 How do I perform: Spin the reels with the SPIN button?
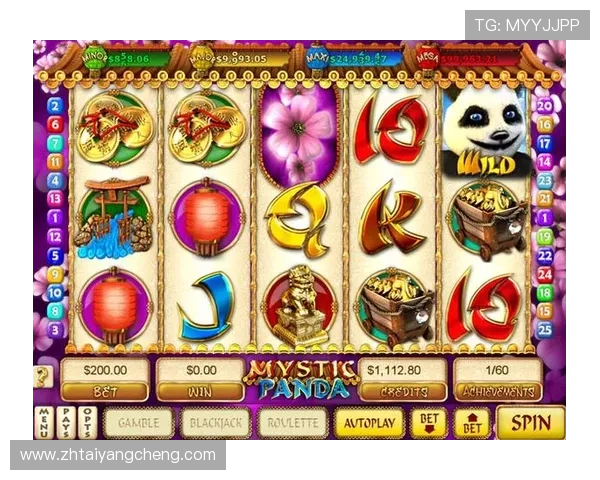[530, 422]
